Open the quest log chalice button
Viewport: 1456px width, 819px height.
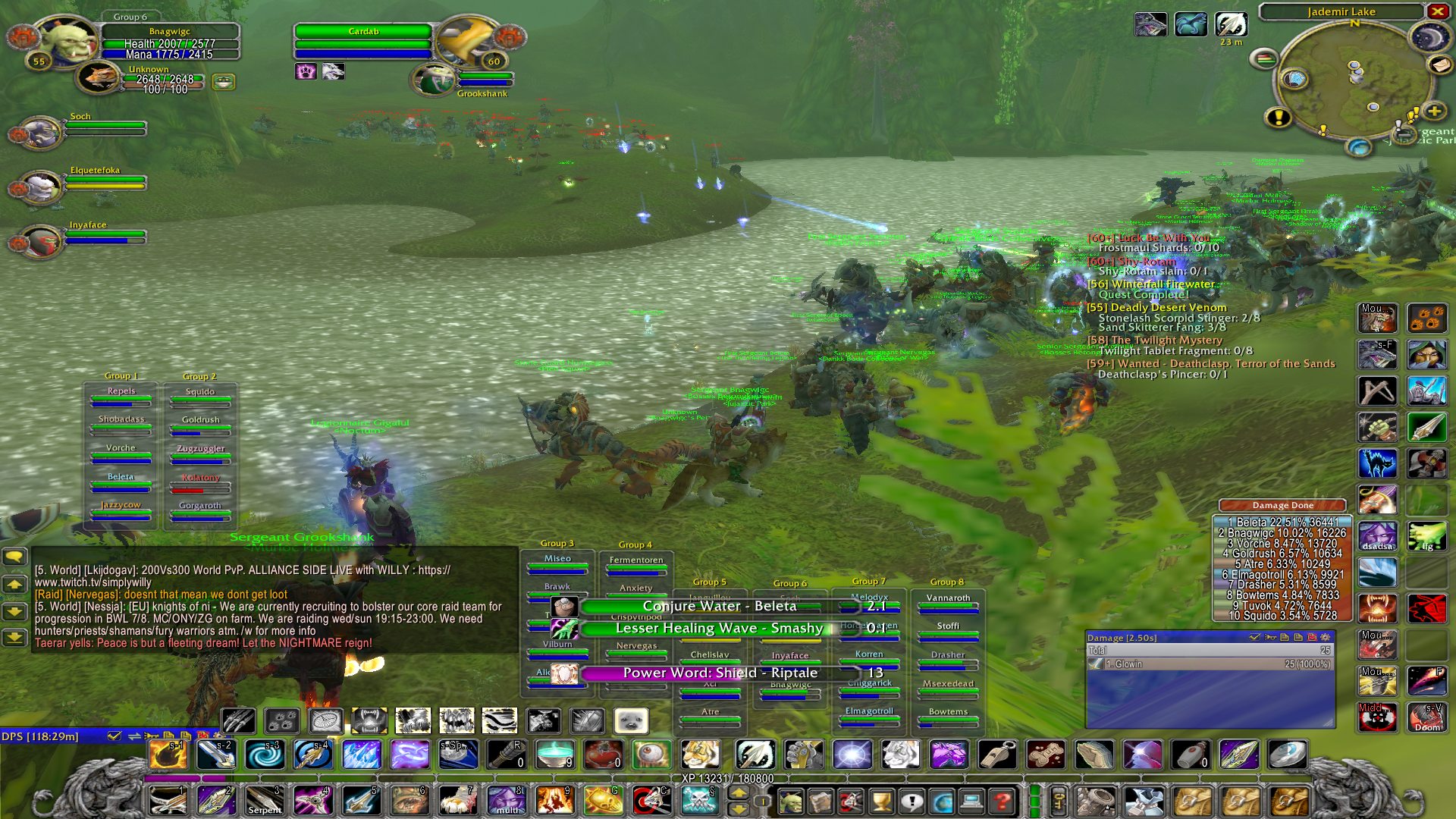coord(881,801)
